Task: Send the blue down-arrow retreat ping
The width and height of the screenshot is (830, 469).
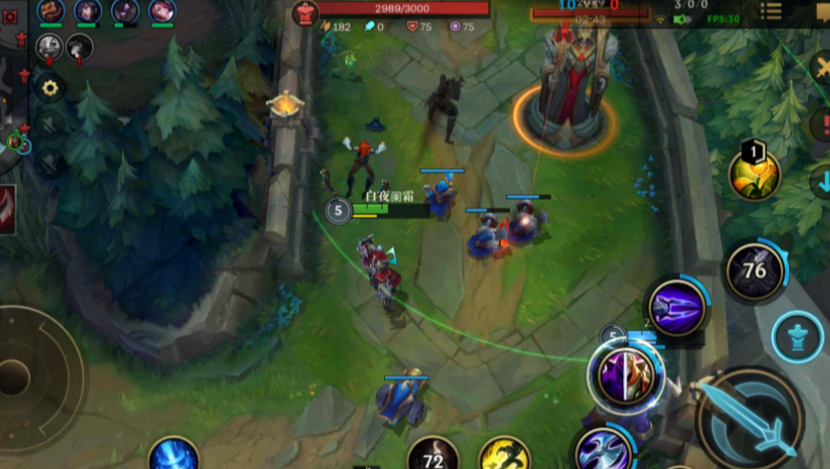Action: pos(822,181)
